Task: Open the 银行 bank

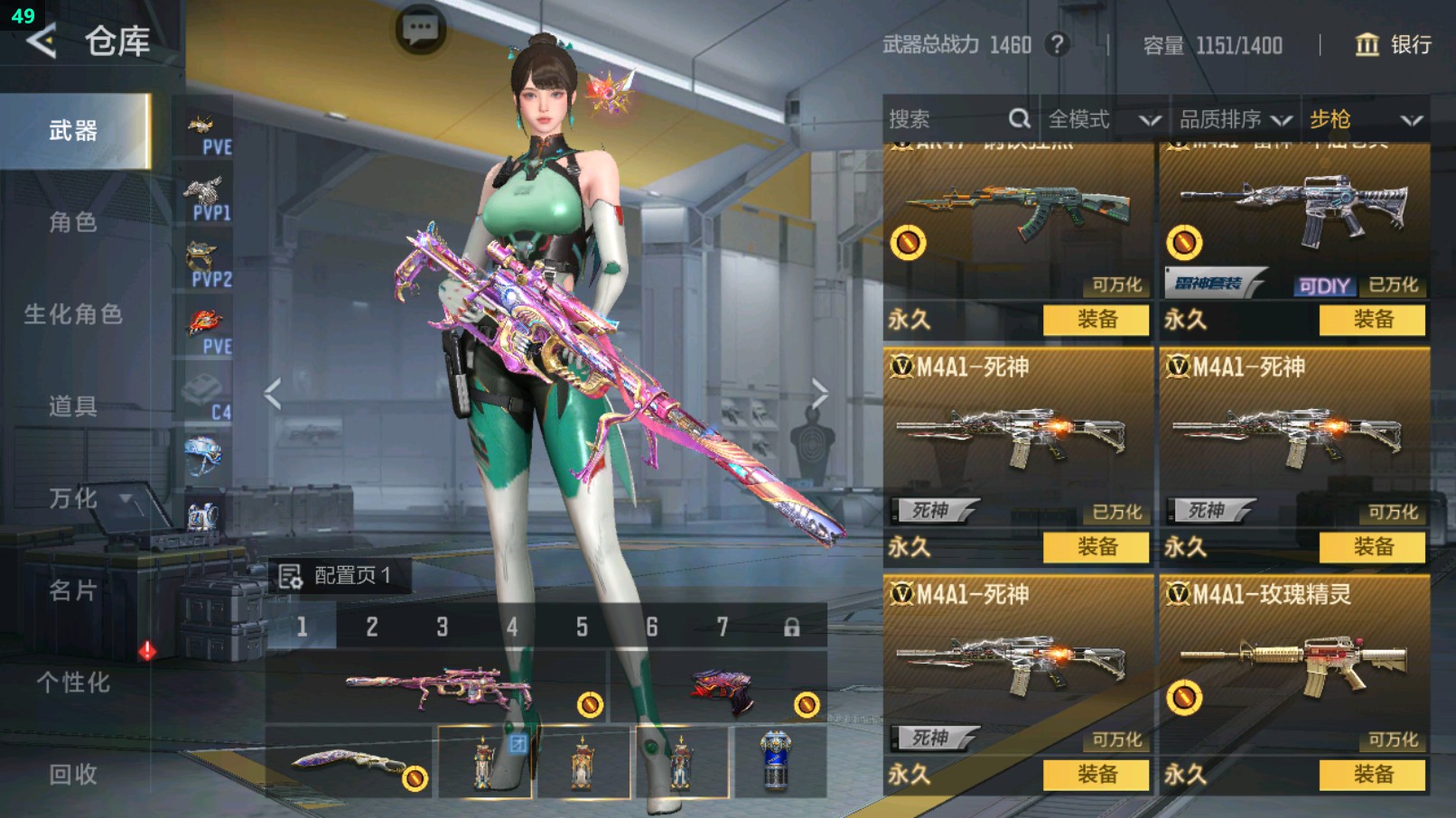Action: pyautogui.click(x=1394, y=45)
